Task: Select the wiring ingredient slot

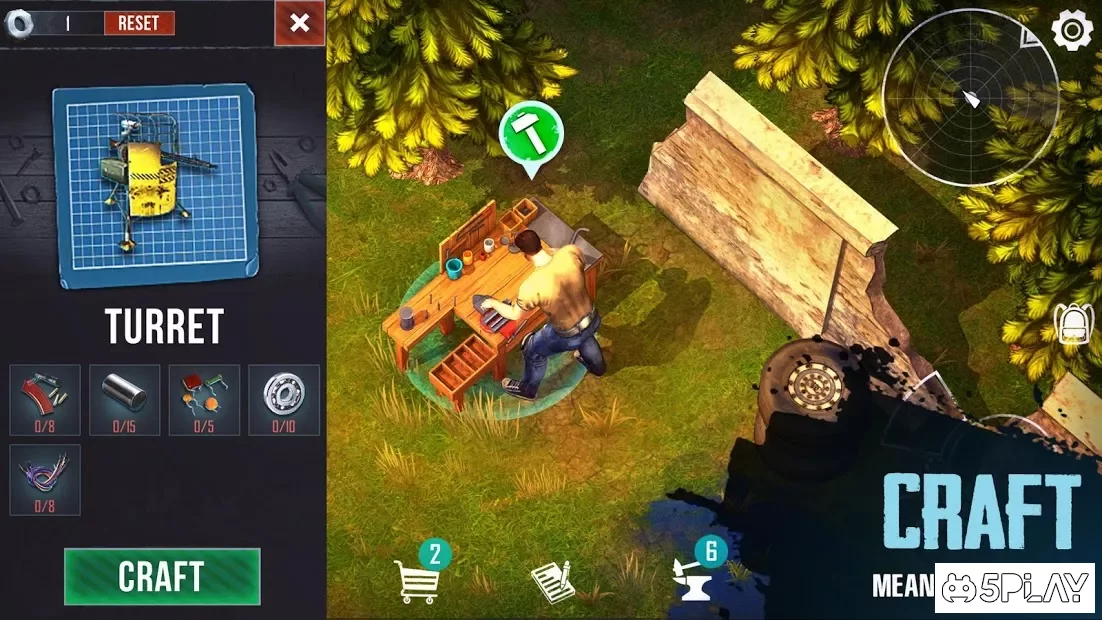Action: (x=45, y=480)
